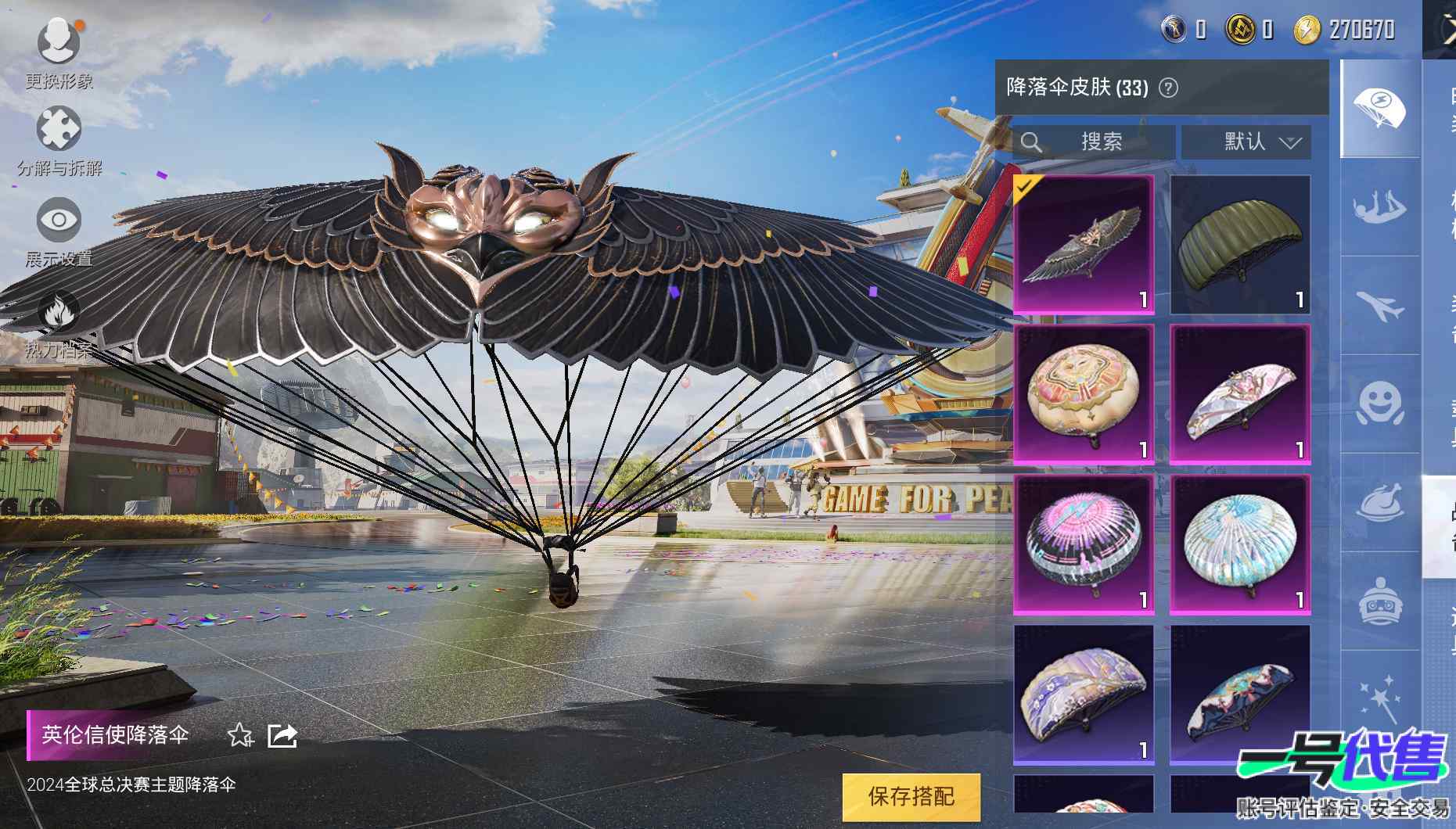Switch to the skydiving pose tab
Screen dimensions: 1456x829
(x=1379, y=207)
